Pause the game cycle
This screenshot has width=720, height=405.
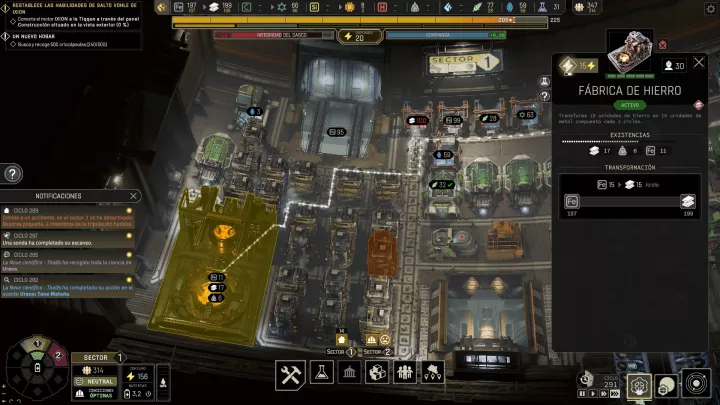coord(583,395)
